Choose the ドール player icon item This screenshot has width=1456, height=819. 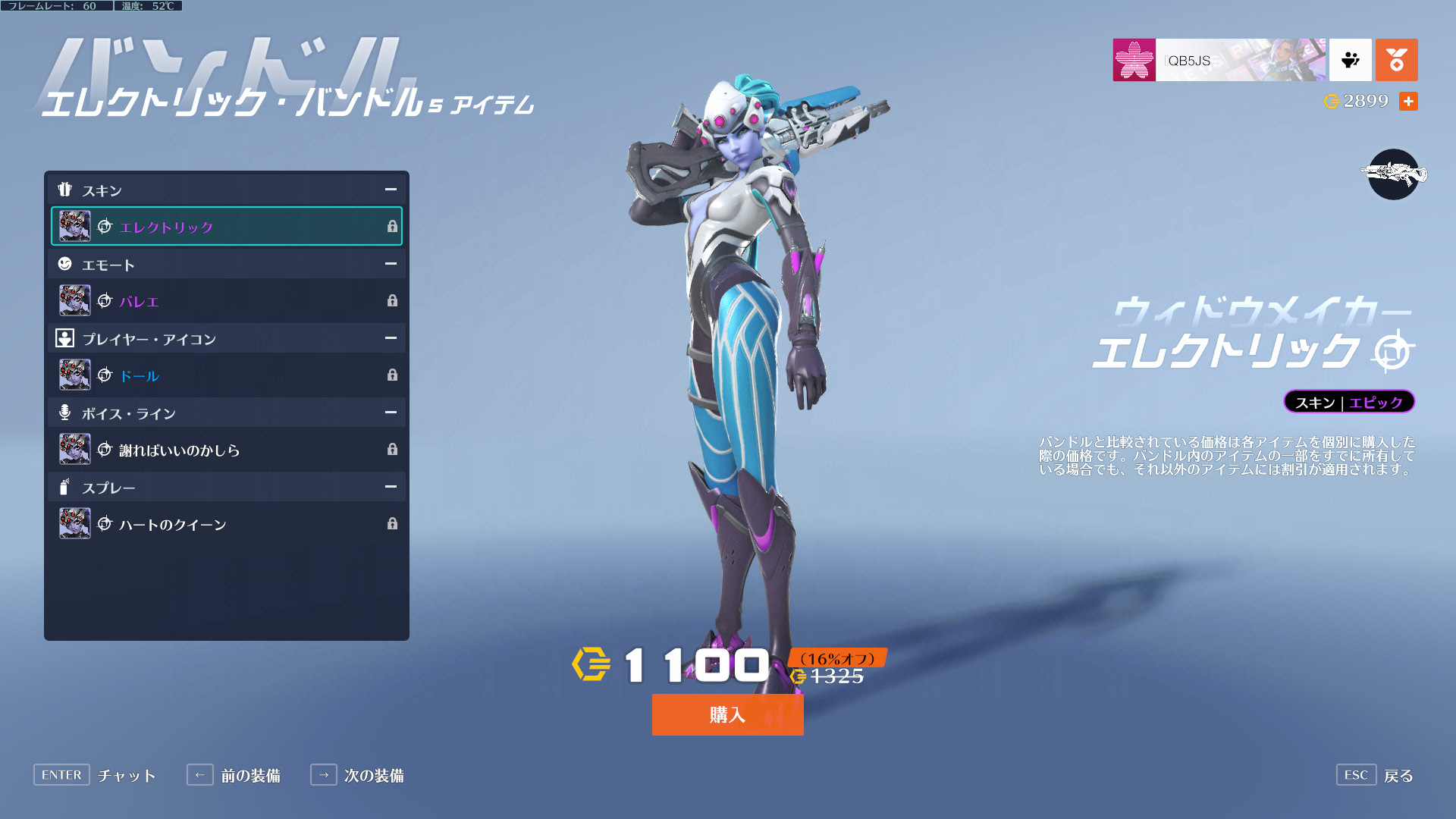[226, 375]
